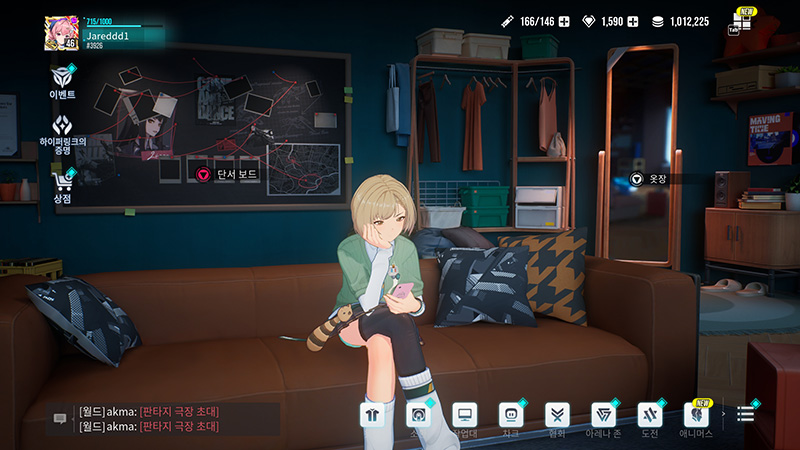Add stamina with the plus next to 166/146
Image resolution: width=800 pixels, height=450 pixels.
coord(564,21)
